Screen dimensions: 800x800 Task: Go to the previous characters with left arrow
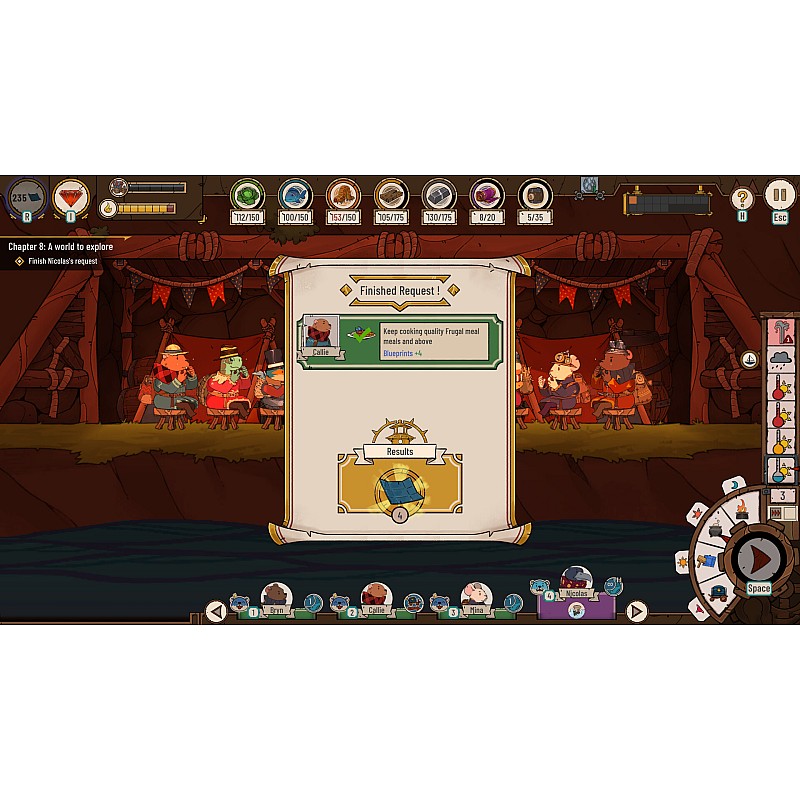tap(215, 610)
